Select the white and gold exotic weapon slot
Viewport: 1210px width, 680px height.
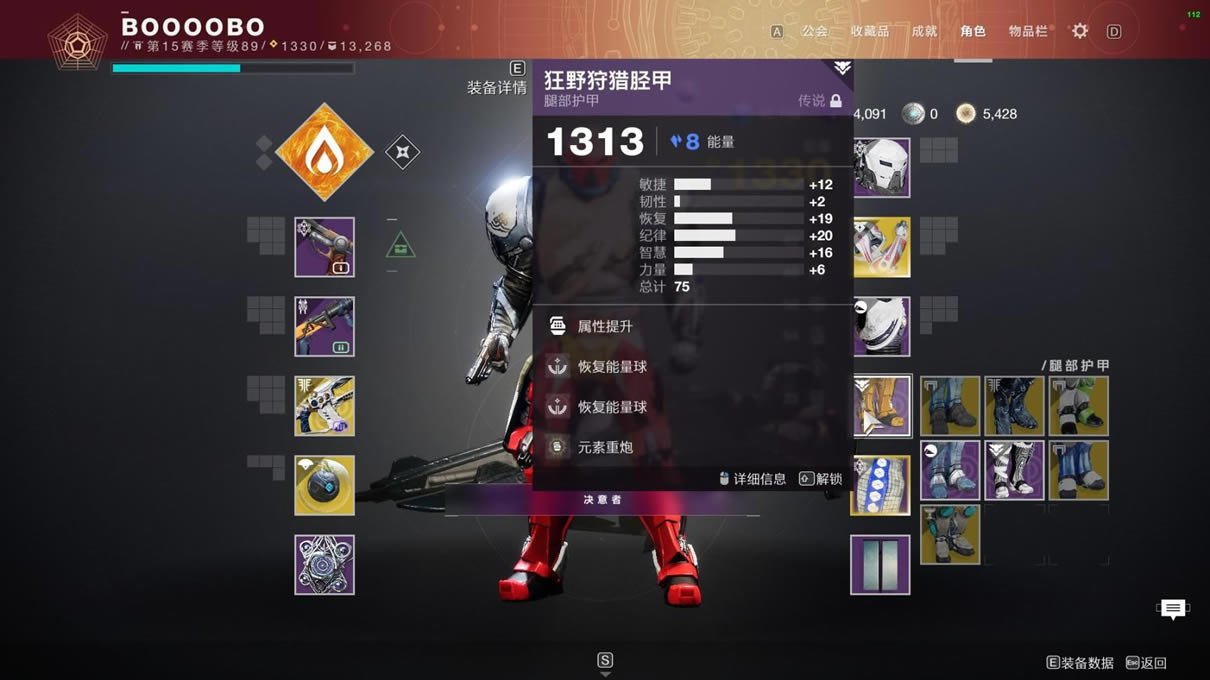[x=324, y=406]
